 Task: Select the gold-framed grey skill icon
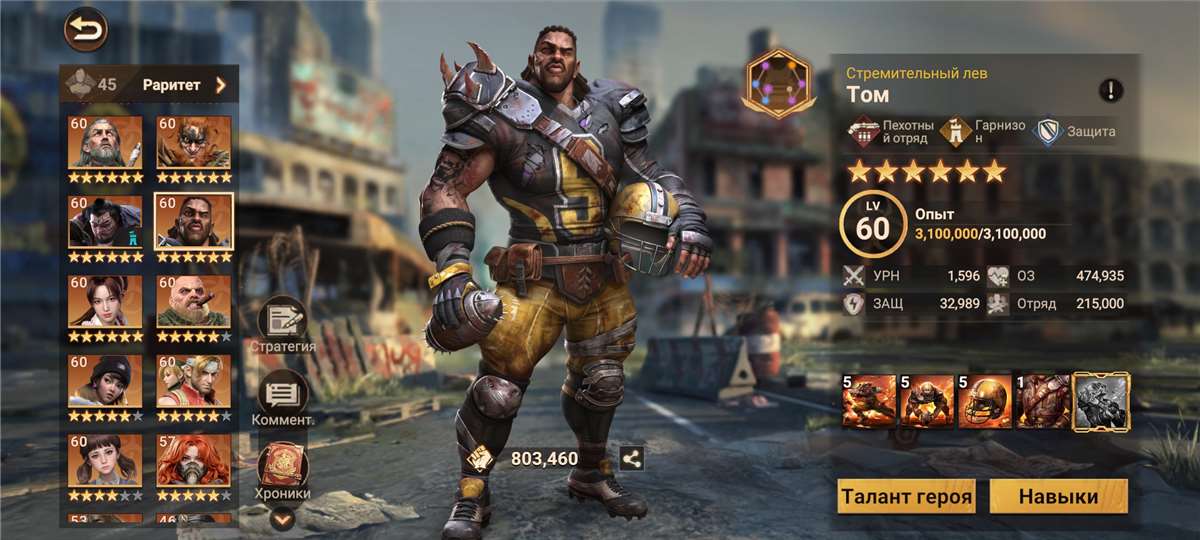(x=1100, y=401)
